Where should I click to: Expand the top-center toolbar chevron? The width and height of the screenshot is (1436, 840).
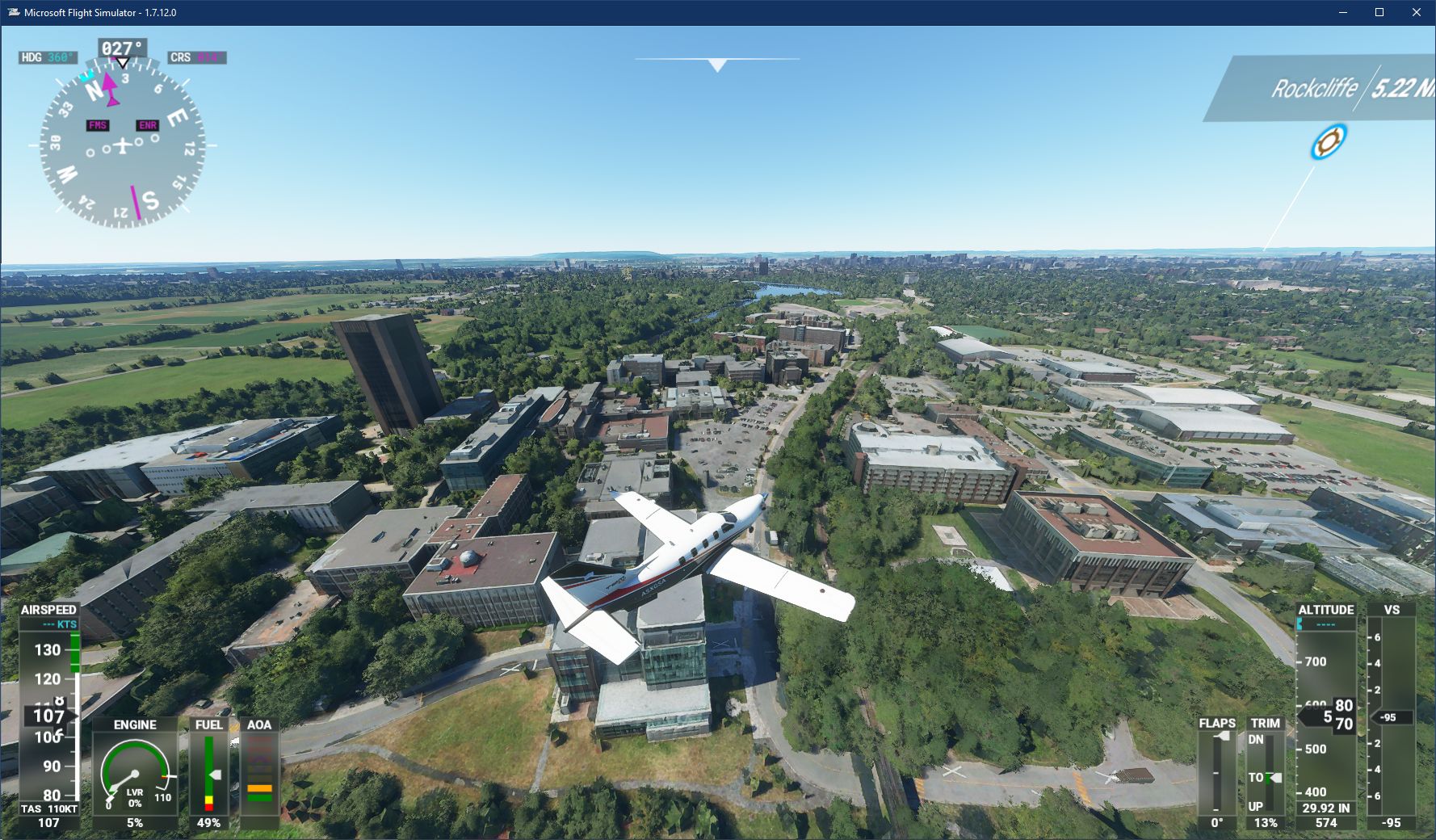coord(716,63)
